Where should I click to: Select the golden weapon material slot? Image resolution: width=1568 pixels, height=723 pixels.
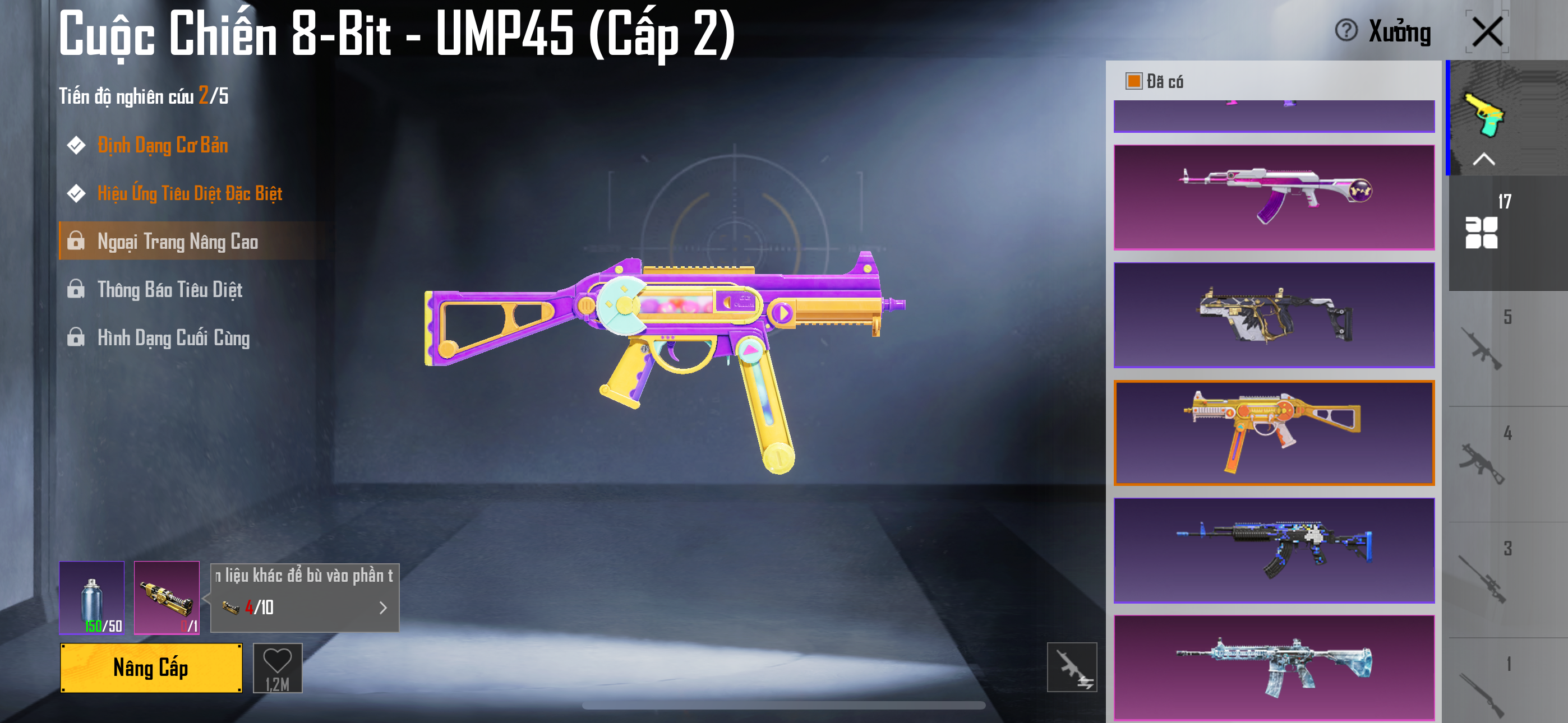(167, 597)
